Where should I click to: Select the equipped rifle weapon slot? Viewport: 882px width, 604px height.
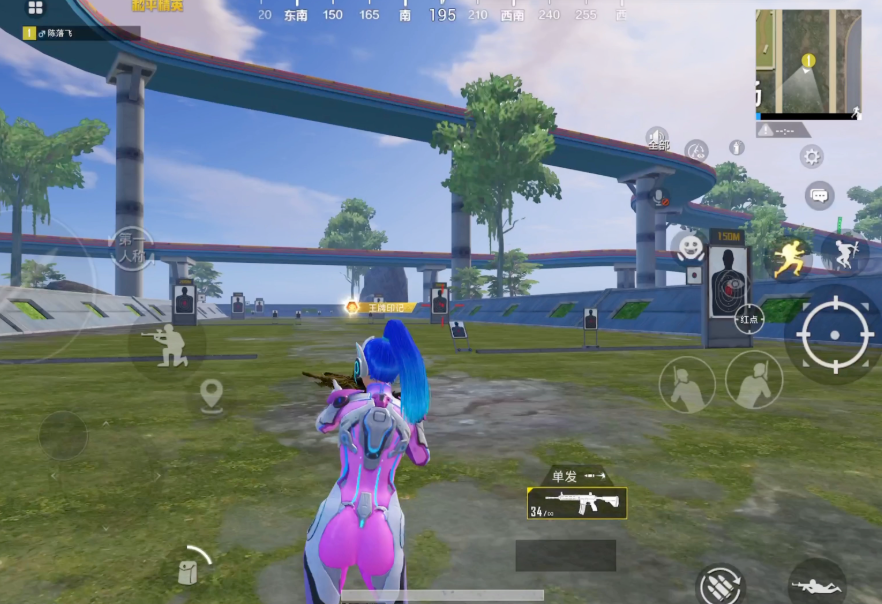pyautogui.click(x=577, y=503)
